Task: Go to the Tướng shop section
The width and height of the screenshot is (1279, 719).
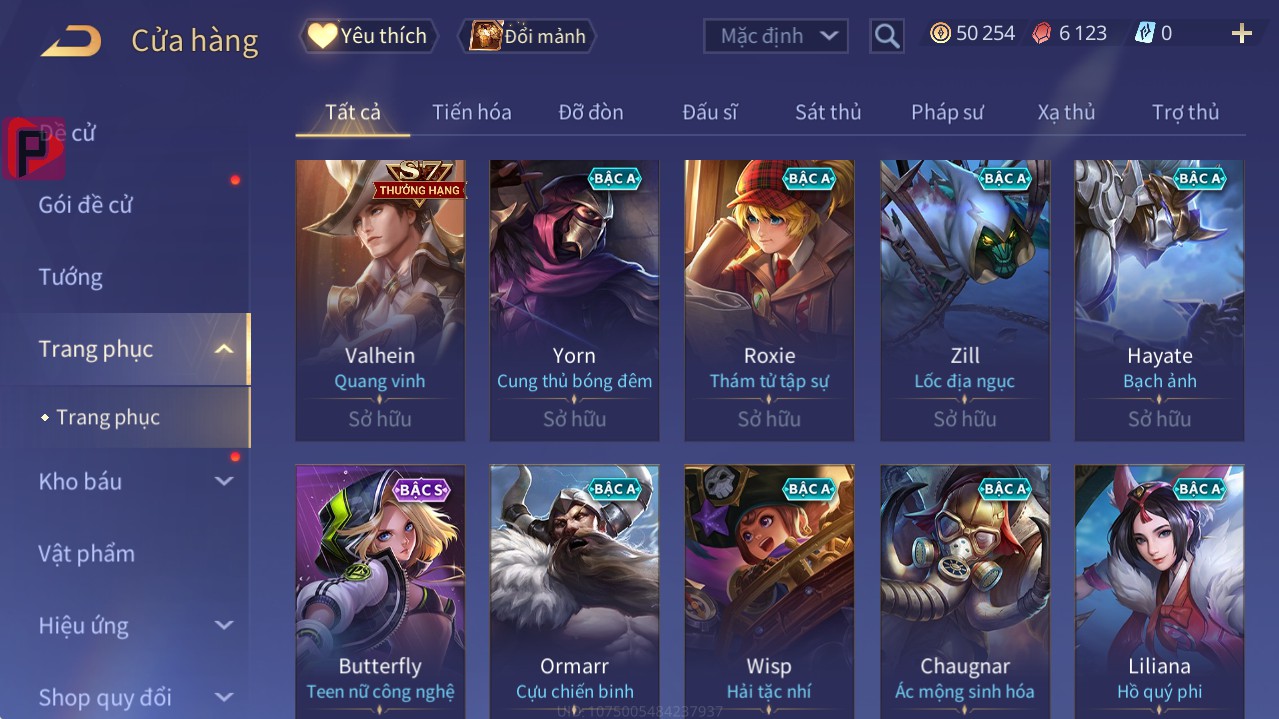Action: tap(71, 277)
